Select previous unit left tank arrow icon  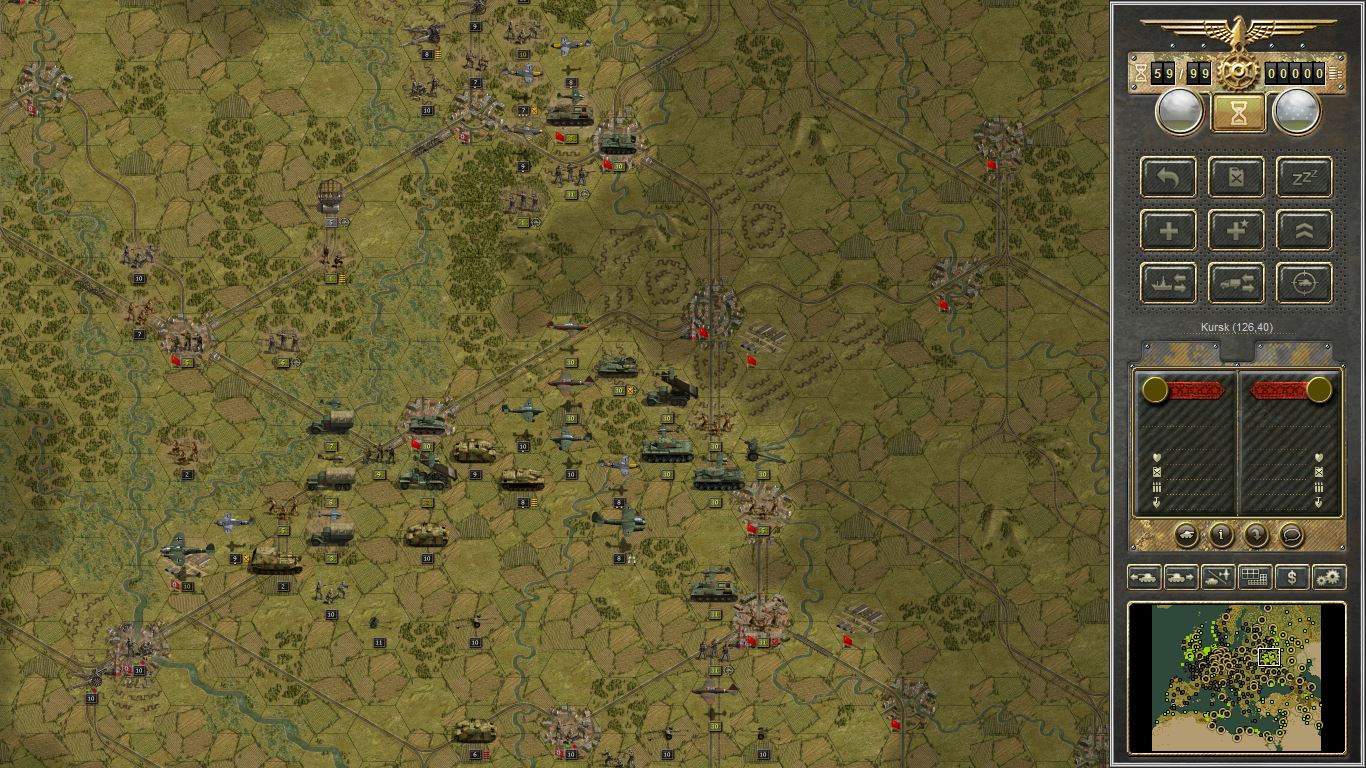[1145, 577]
